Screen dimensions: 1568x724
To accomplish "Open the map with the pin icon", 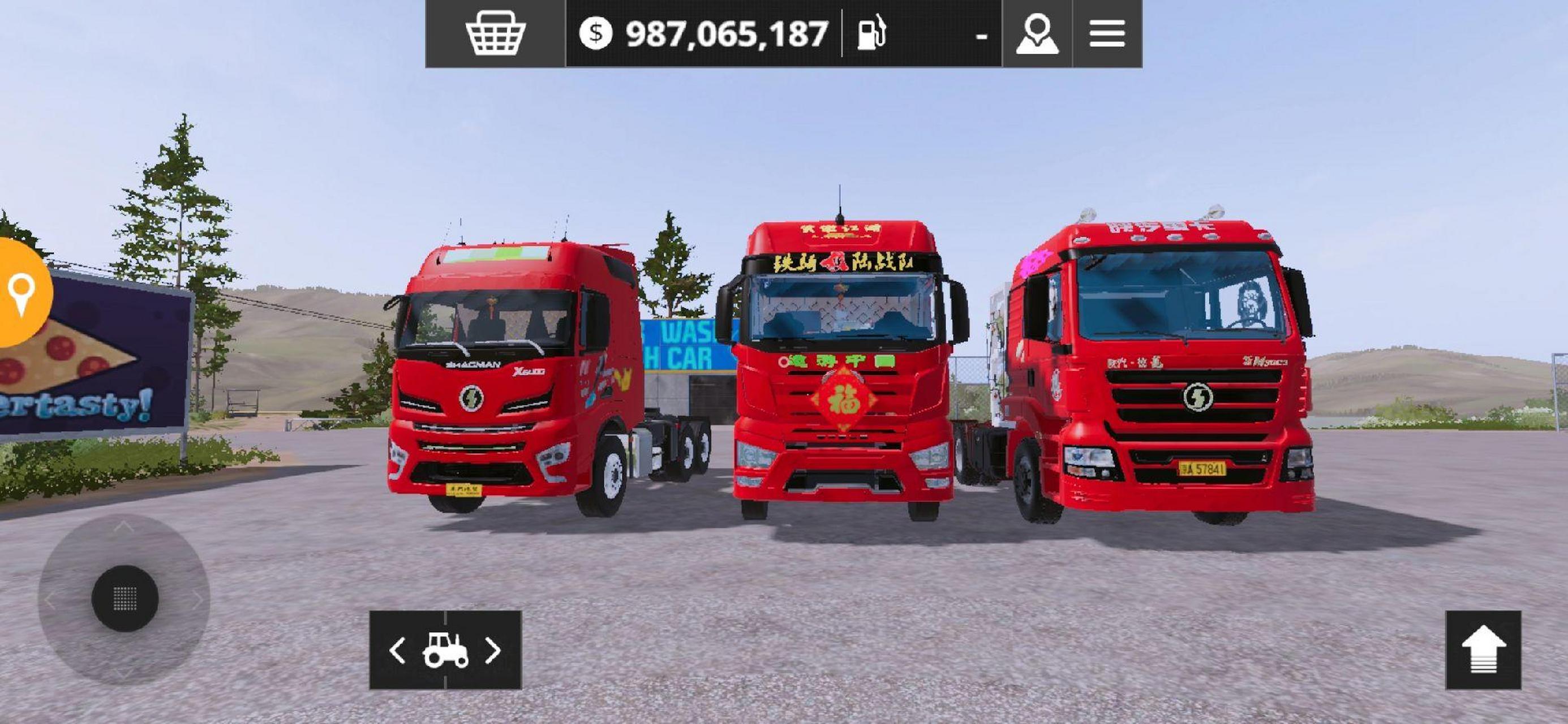I will (x=1037, y=33).
